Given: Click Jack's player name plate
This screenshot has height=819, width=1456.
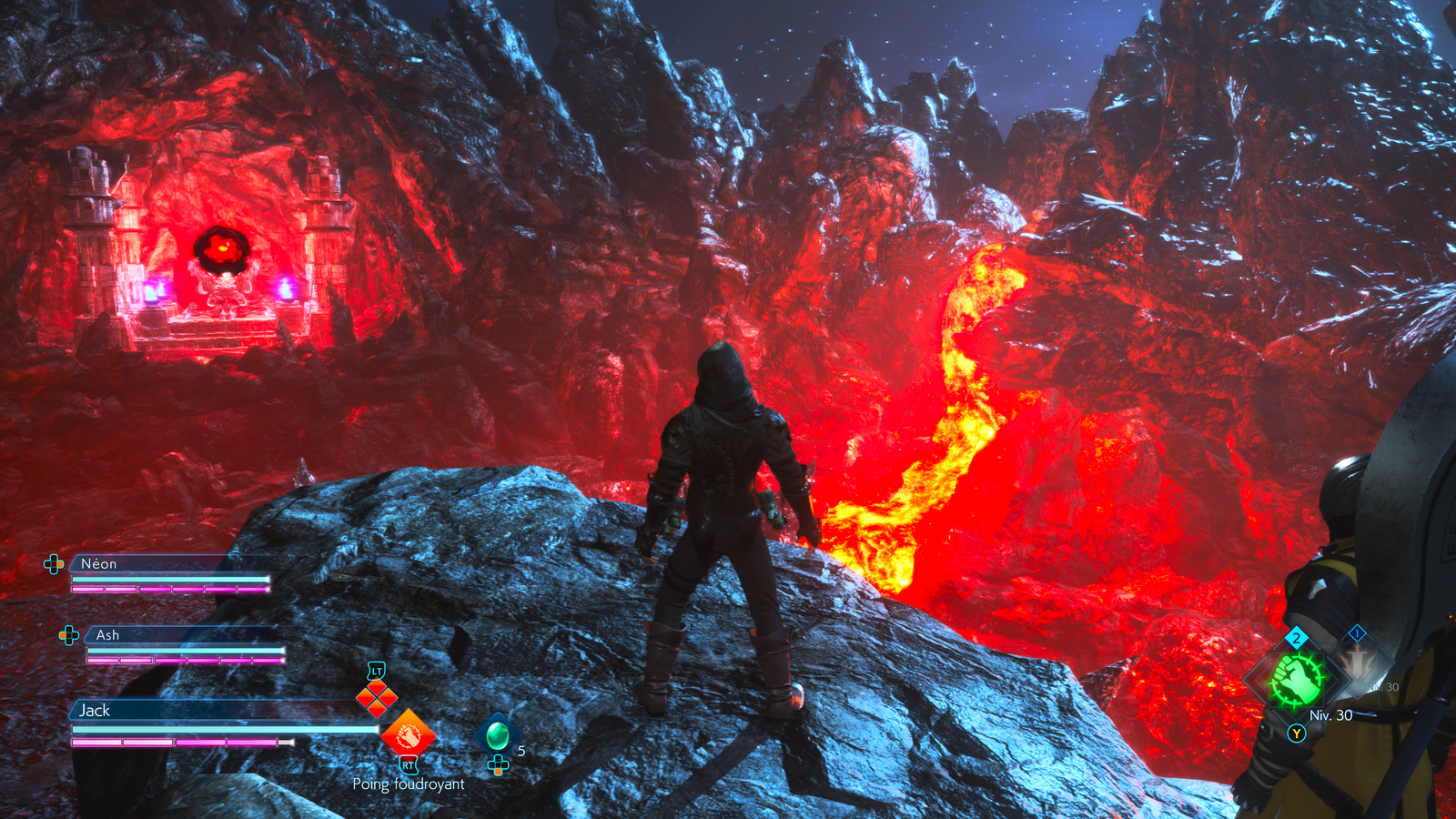Looking at the screenshot, I should point(95,711).
